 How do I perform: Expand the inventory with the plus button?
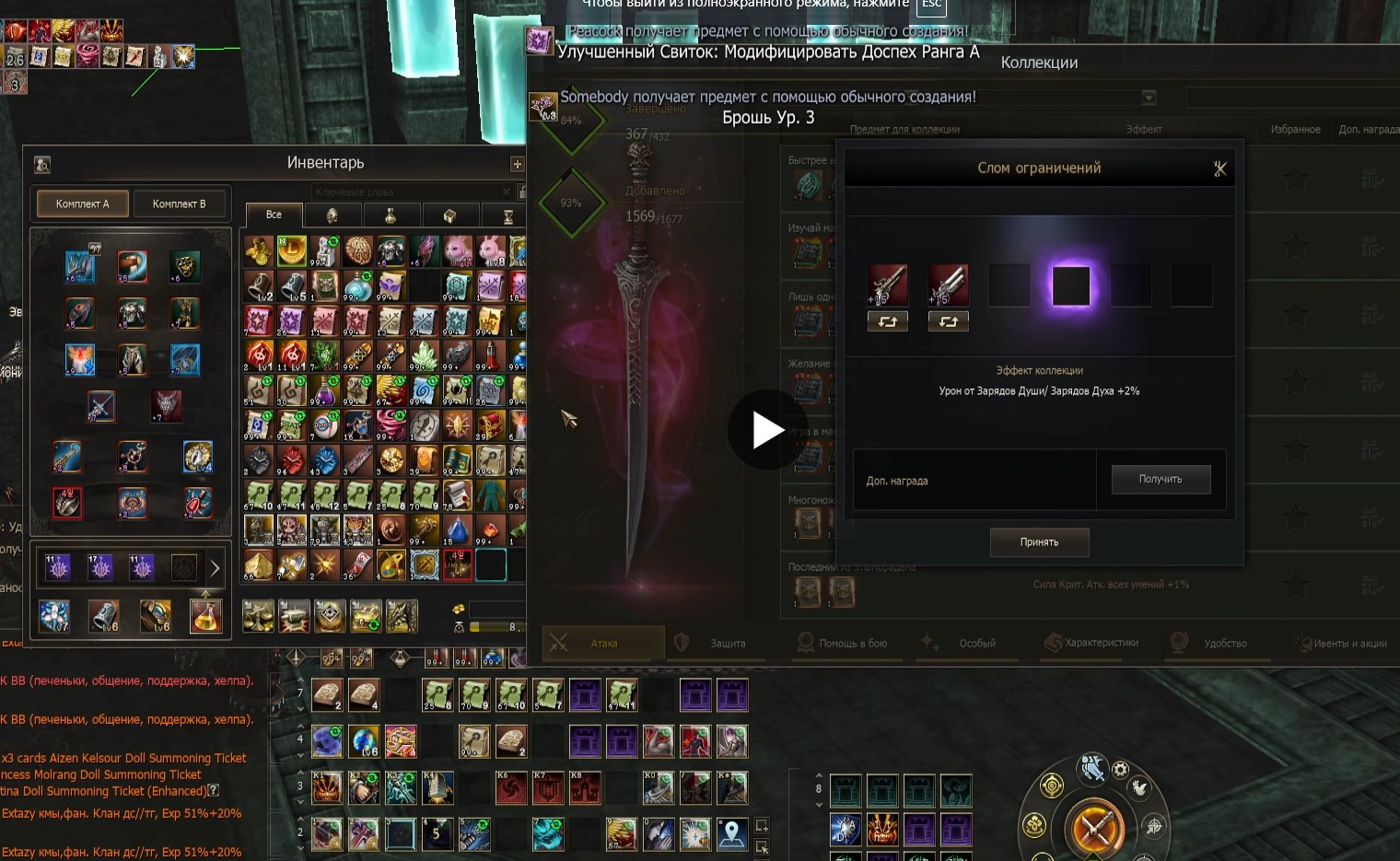point(517,164)
